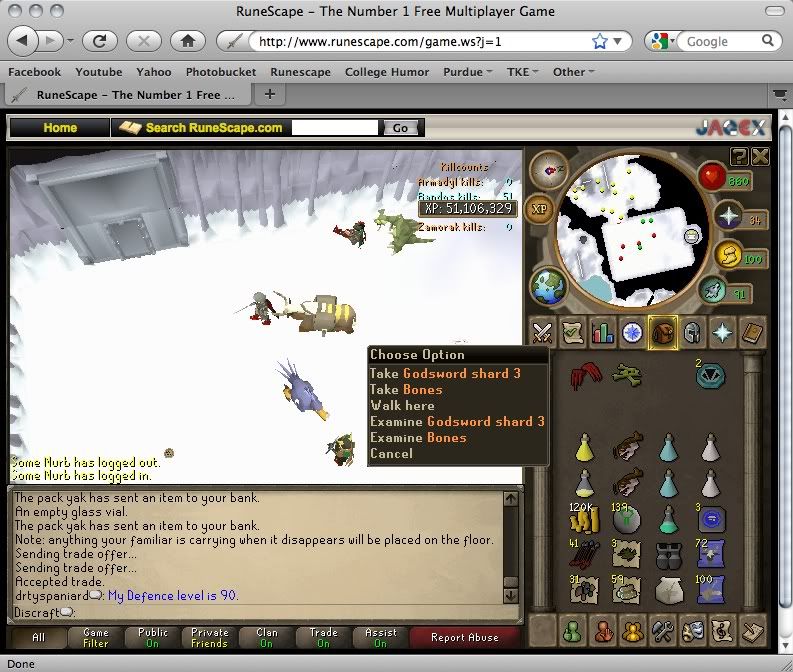Click the Go button beside the search box

pos(400,128)
